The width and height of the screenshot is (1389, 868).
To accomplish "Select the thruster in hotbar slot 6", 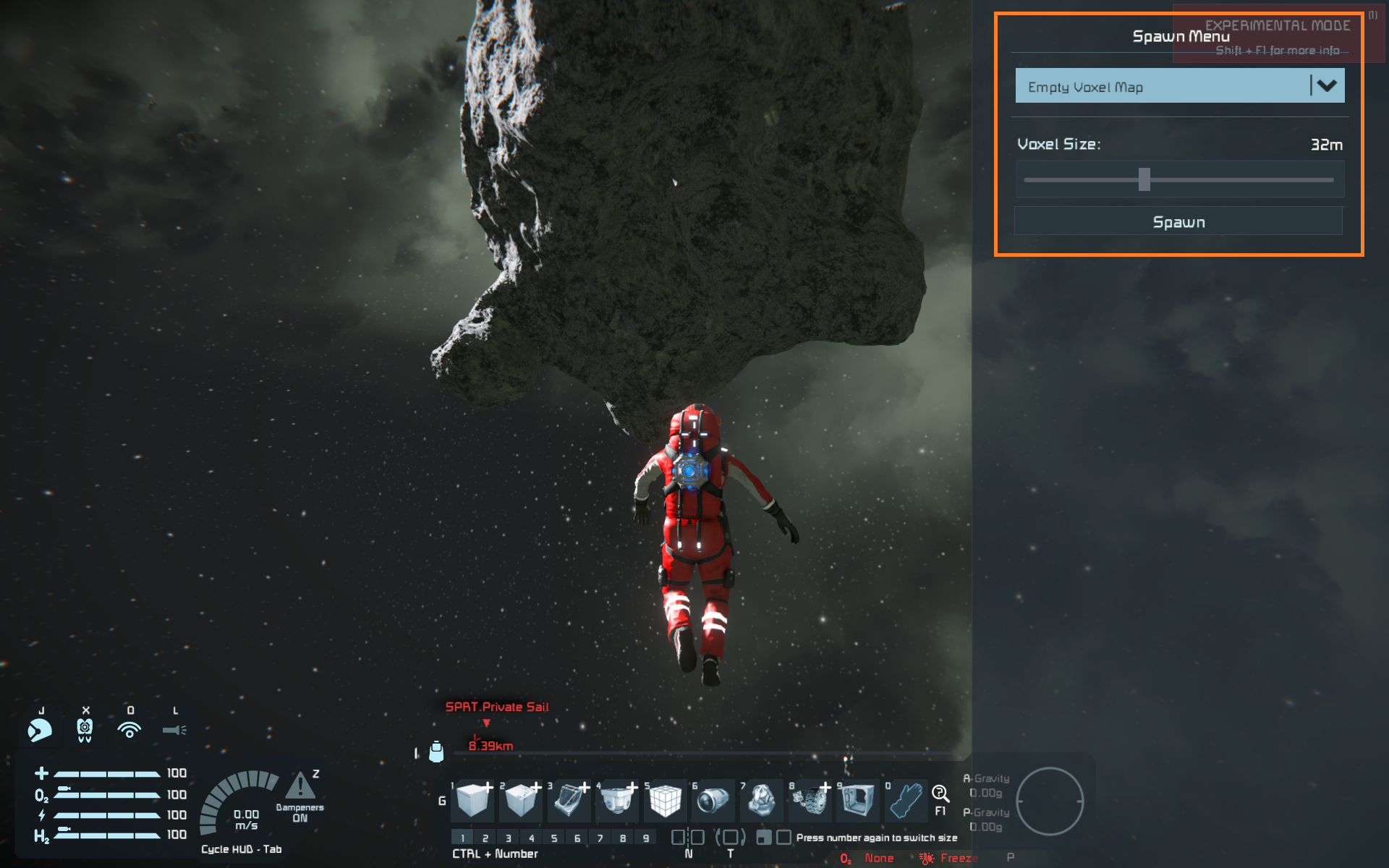I will pos(713,801).
